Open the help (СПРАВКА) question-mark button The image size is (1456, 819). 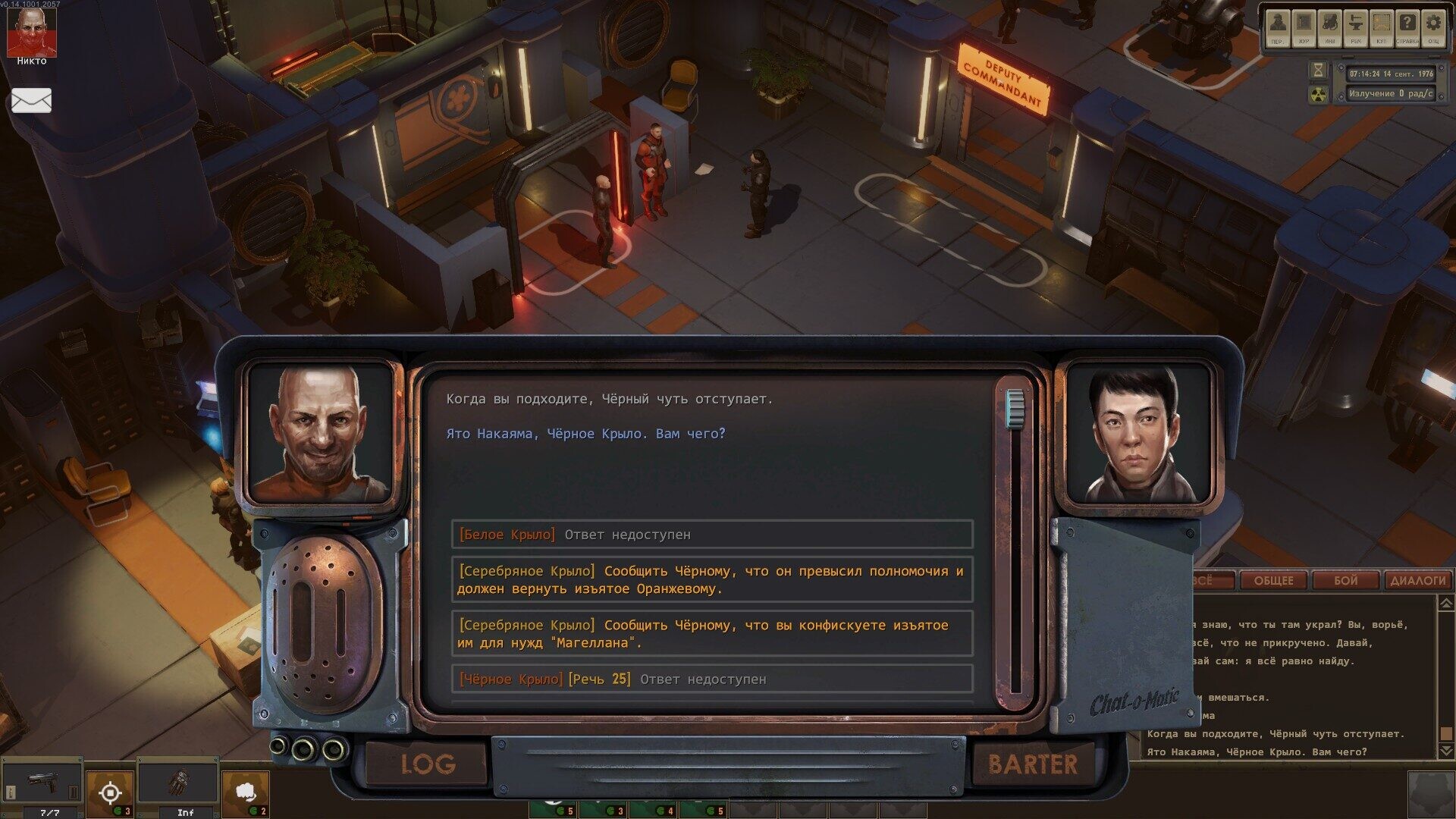[1407, 27]
